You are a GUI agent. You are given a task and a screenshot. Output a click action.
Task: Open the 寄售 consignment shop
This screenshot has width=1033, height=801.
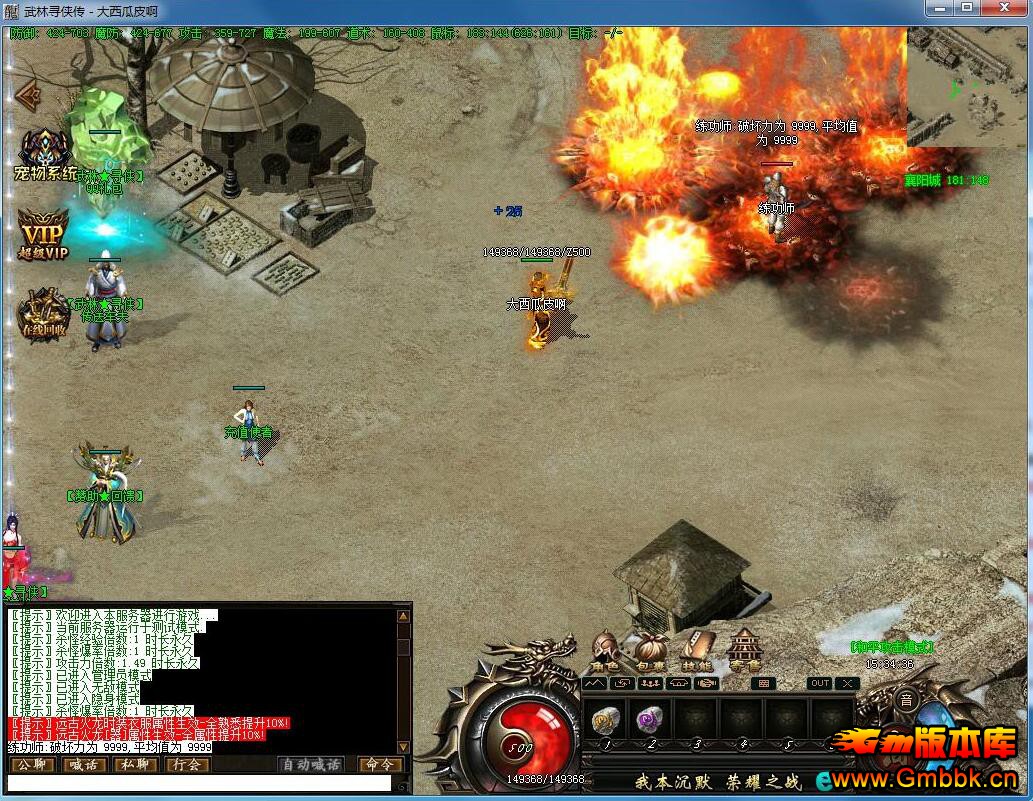744,651
